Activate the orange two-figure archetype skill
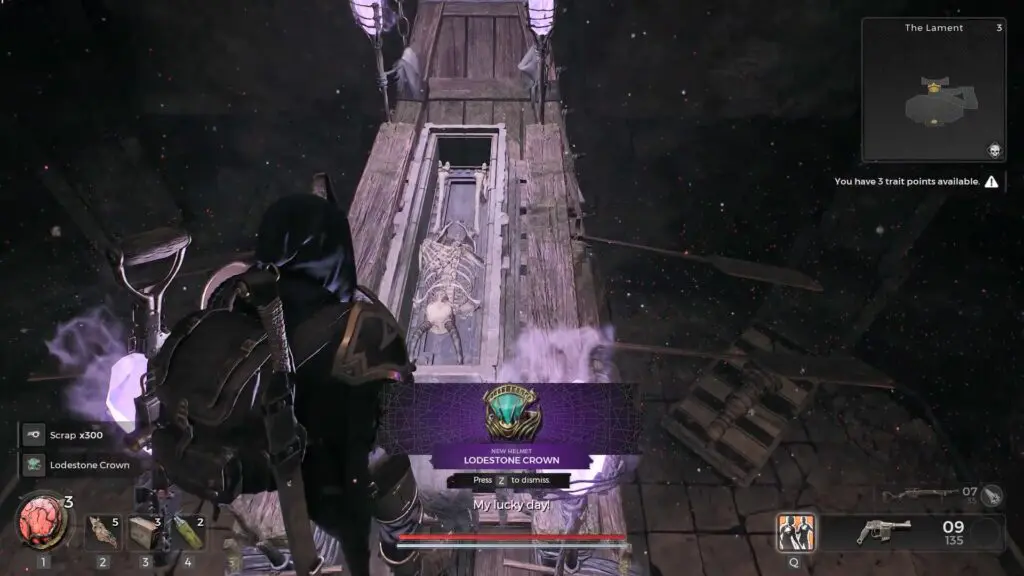 pos(796,532)
